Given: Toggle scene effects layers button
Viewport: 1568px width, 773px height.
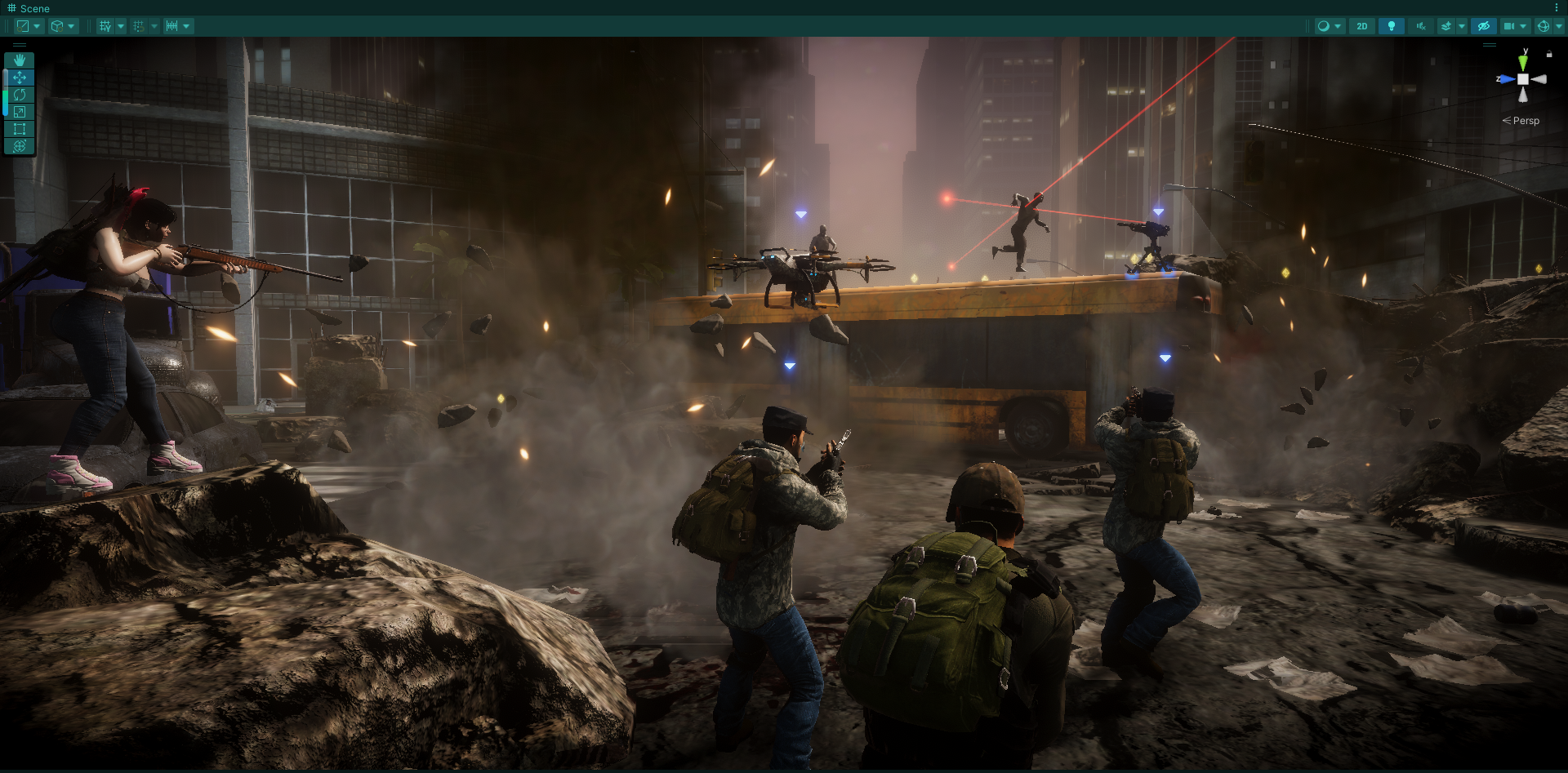Looking at the screenshot, I should pyautogui.click(x=1446, y=26).
